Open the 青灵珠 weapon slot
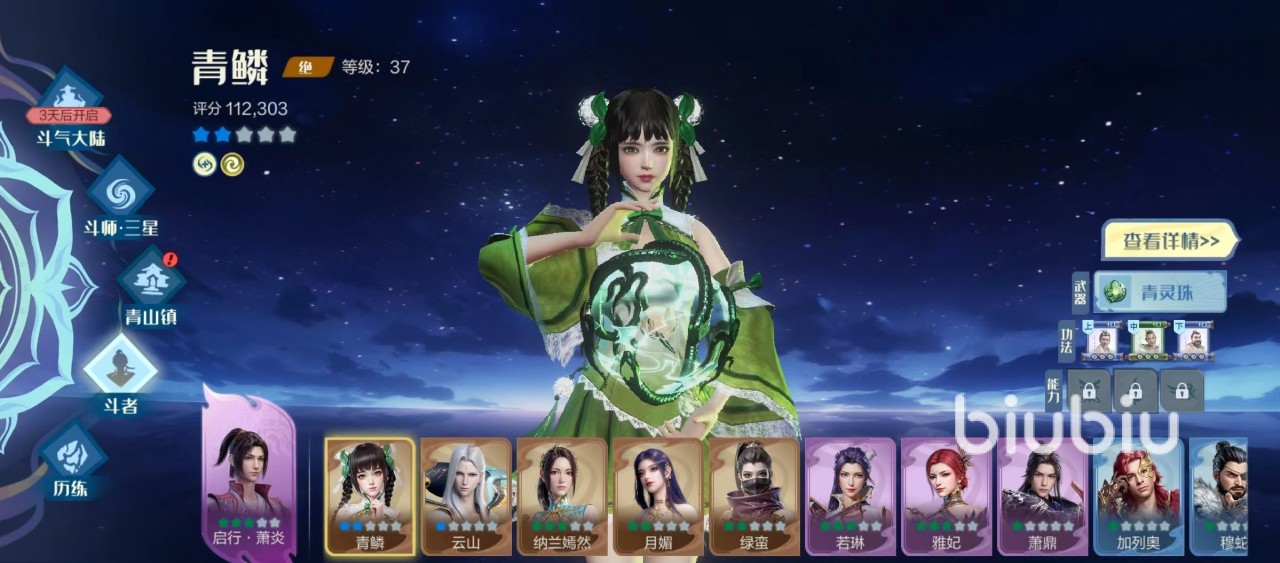The height and width of the screenshot is (563, 1280). point(1160,292)
